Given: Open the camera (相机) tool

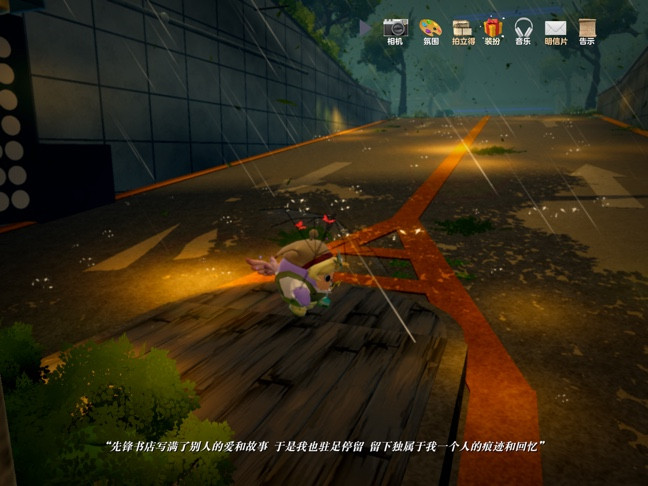Looking at the screenshot, I should (x=395, y=29).
